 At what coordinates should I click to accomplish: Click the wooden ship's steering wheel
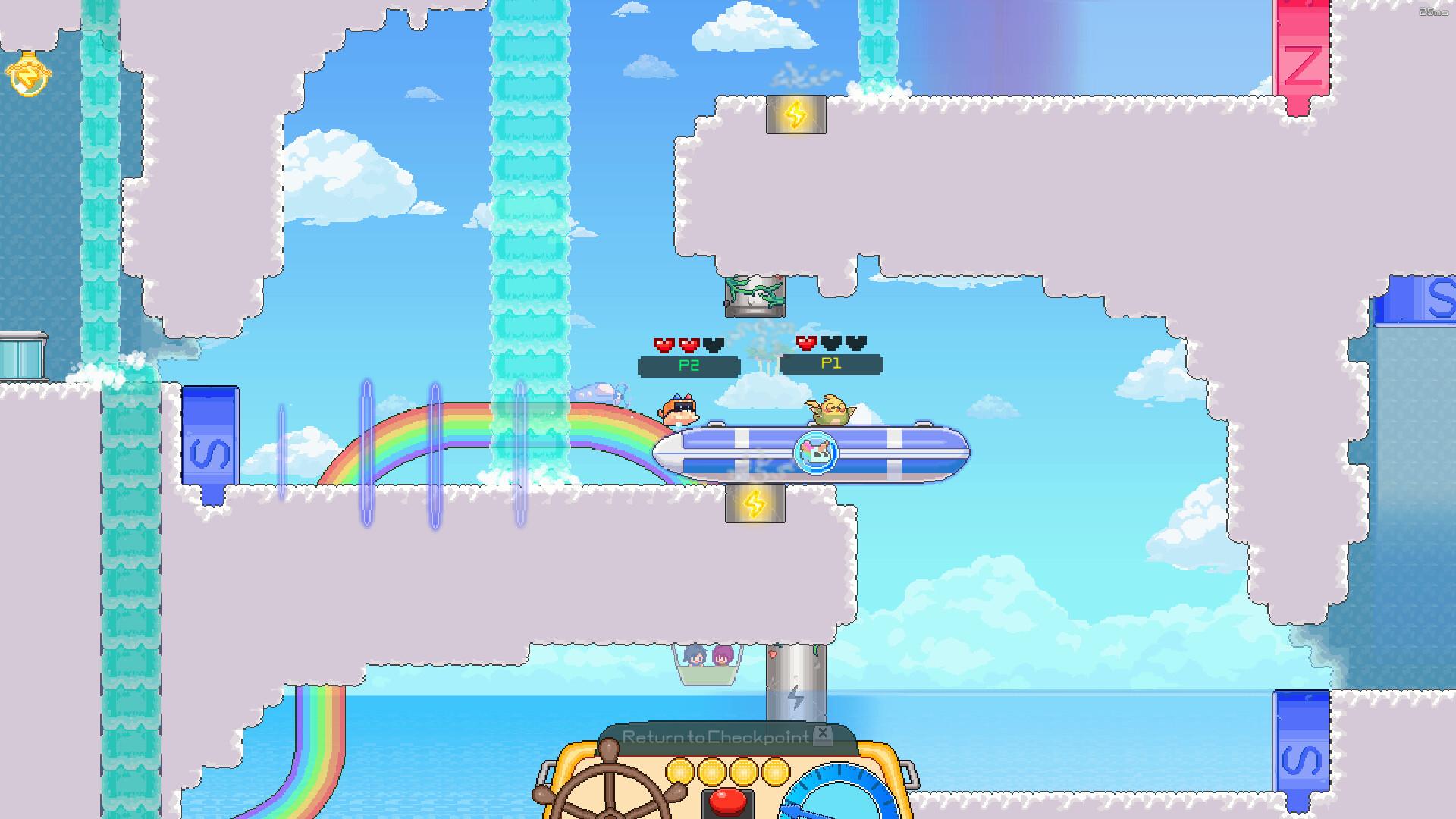[606, 789]
